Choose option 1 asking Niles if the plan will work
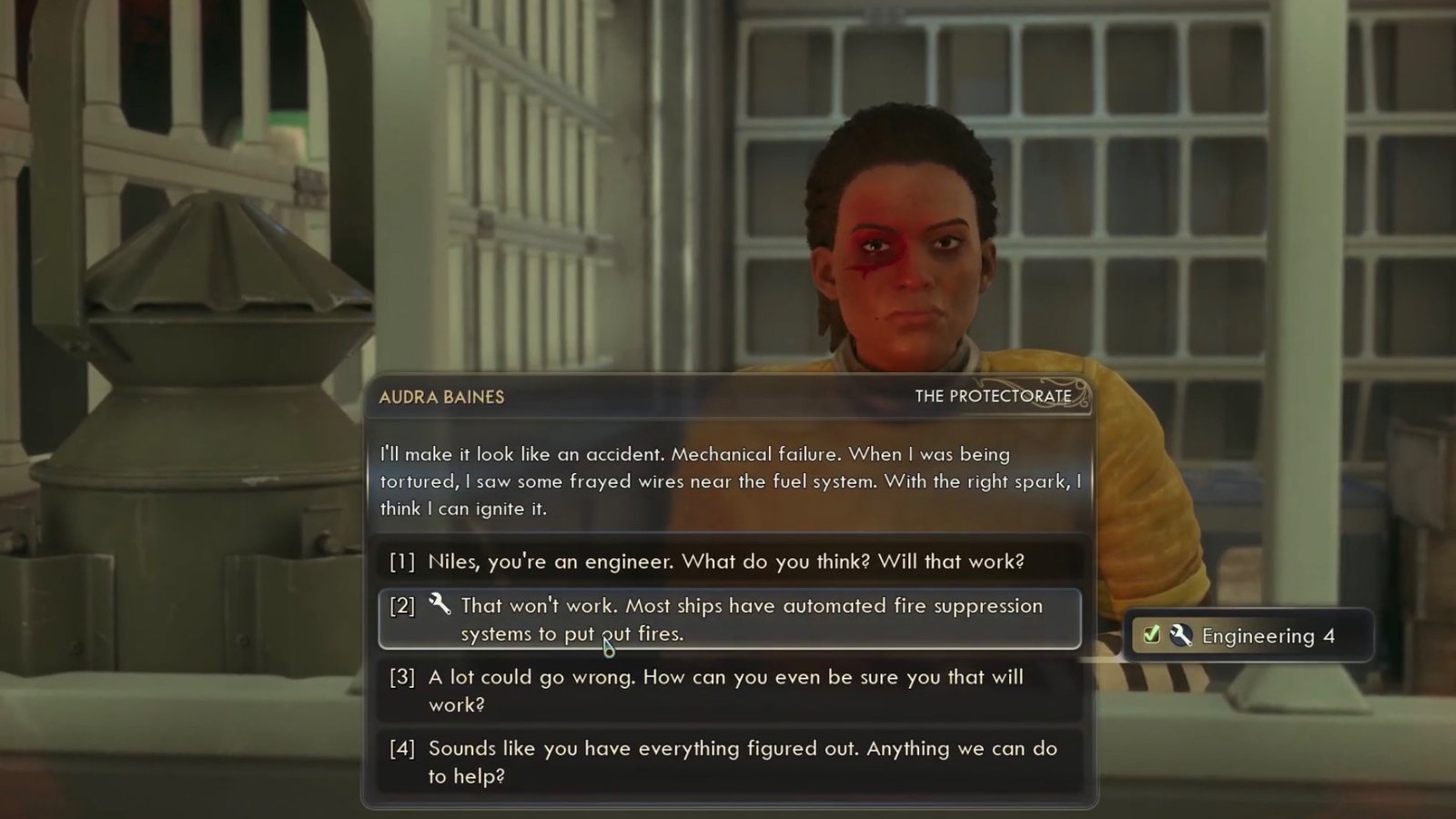The width and height of the screenshot is (1456, 819). click(x=728, y=561)
